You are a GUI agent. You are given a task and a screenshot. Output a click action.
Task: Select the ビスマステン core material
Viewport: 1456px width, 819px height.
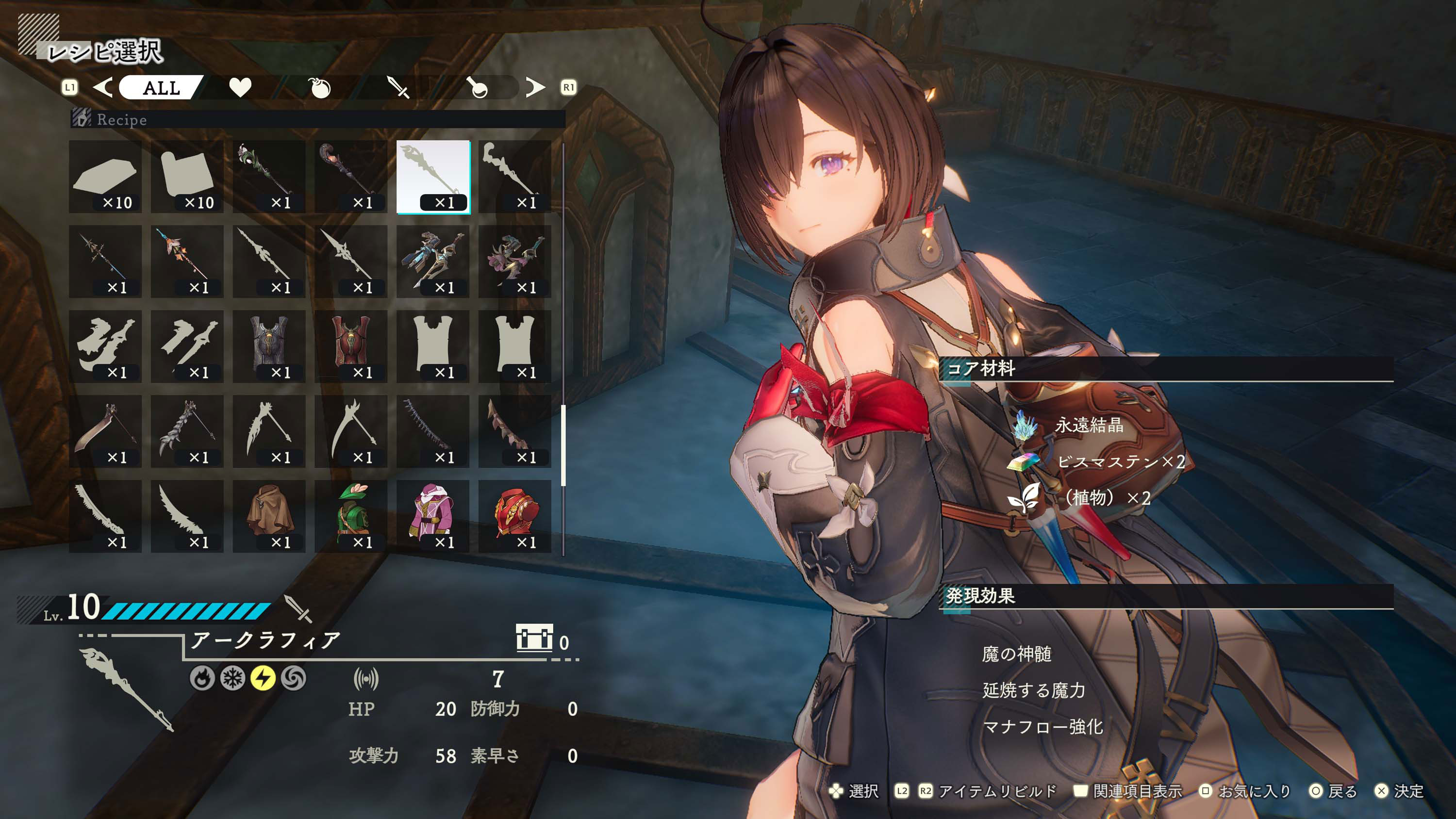click(x=1108, y=462)
